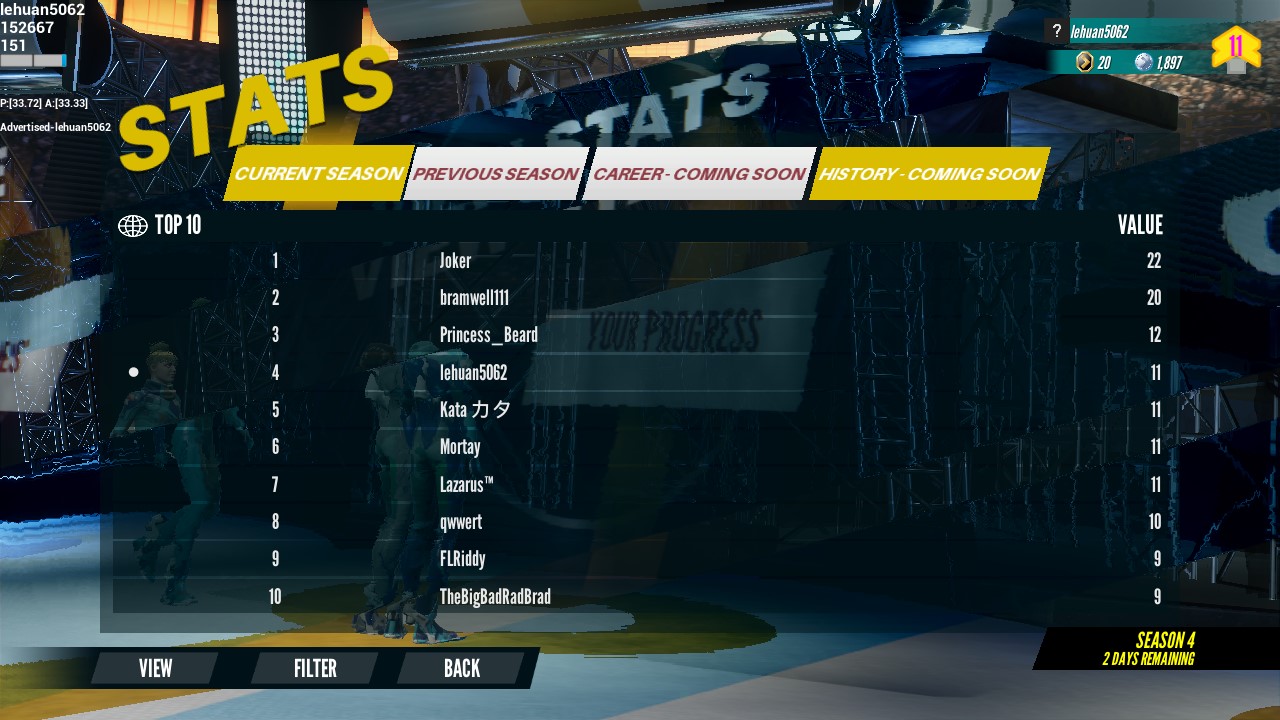Choose the History - Coming Soon tab
This screenshot has height=720, width=1280.
[x=929, y=174]
